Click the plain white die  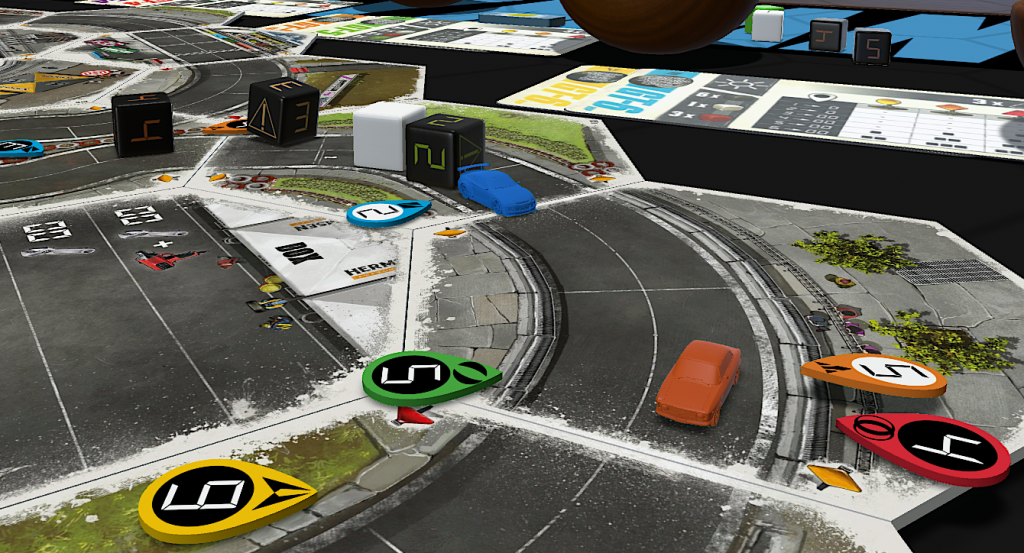pos(382,136)
